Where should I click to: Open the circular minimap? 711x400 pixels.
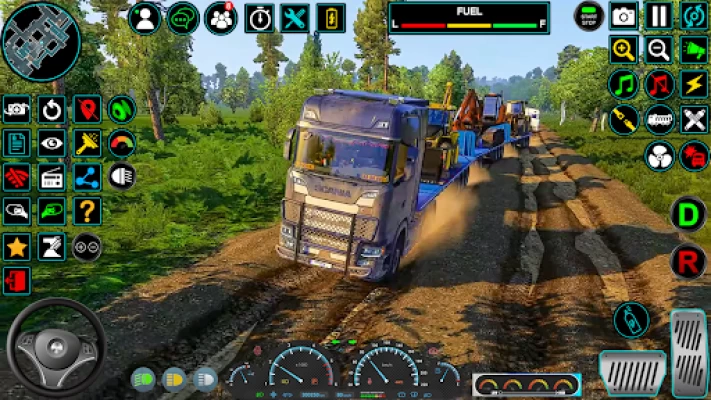41,41
